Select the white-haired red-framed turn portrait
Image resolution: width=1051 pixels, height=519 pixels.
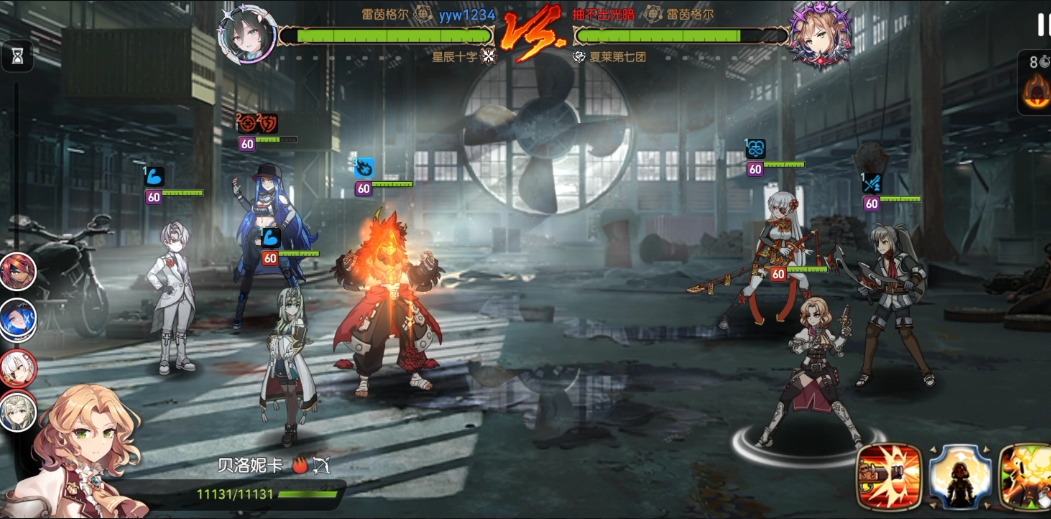tap(18, 366)
